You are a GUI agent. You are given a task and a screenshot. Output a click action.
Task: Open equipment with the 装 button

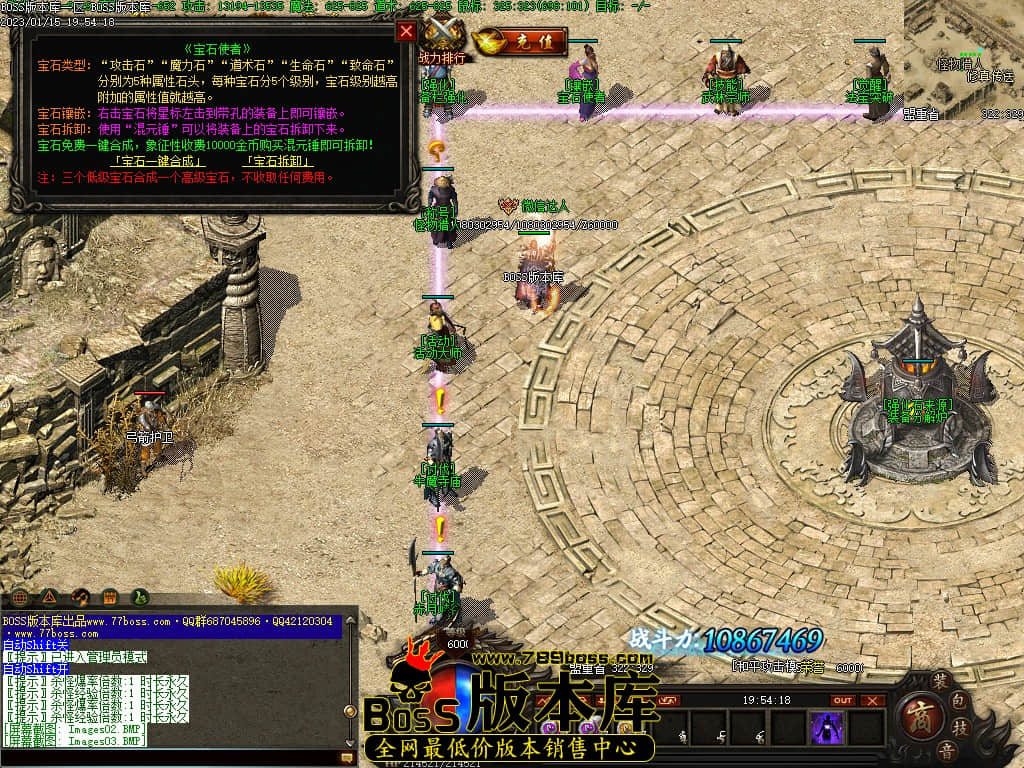pos(940,681)
